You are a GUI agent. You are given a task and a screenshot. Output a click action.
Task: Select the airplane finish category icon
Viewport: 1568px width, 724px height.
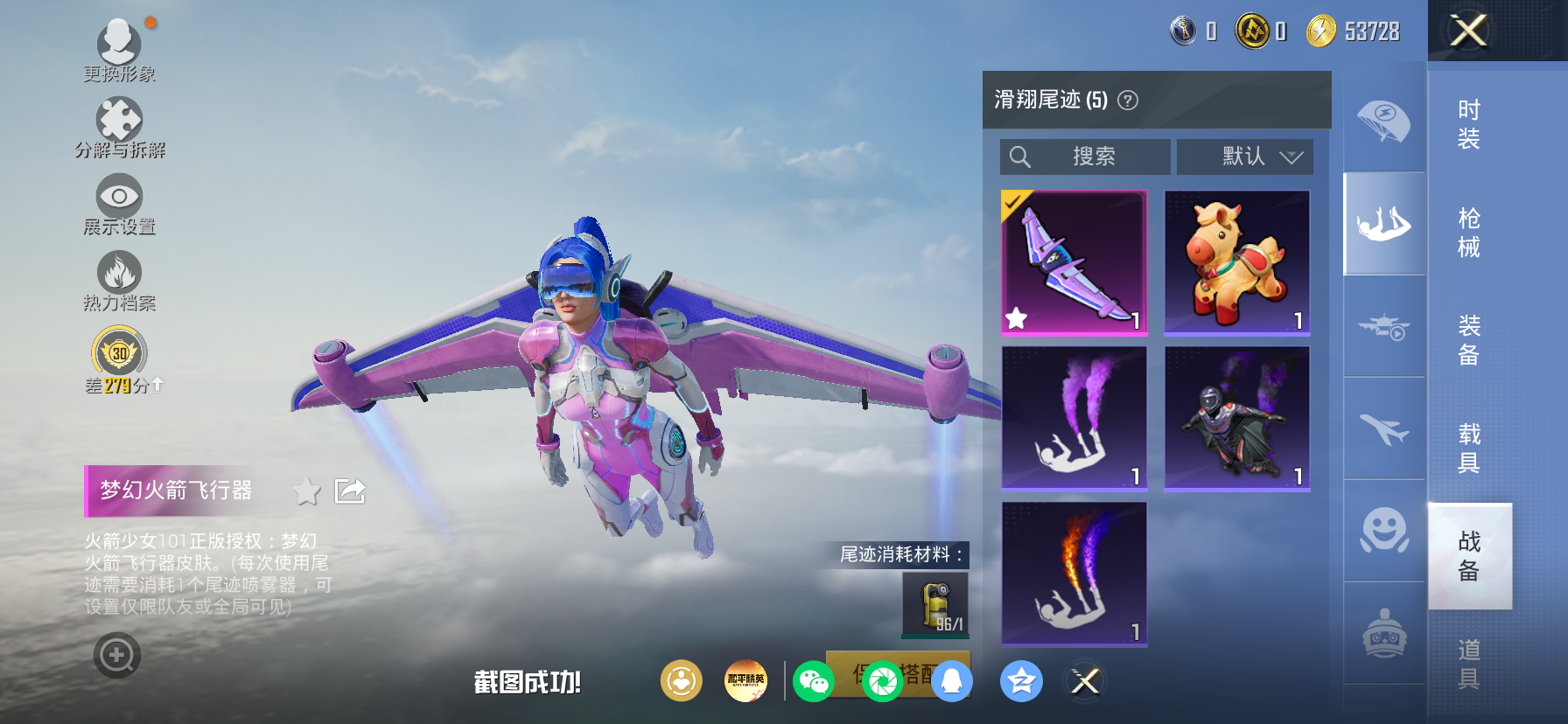pyautogui.click(x=1382, y=428)
